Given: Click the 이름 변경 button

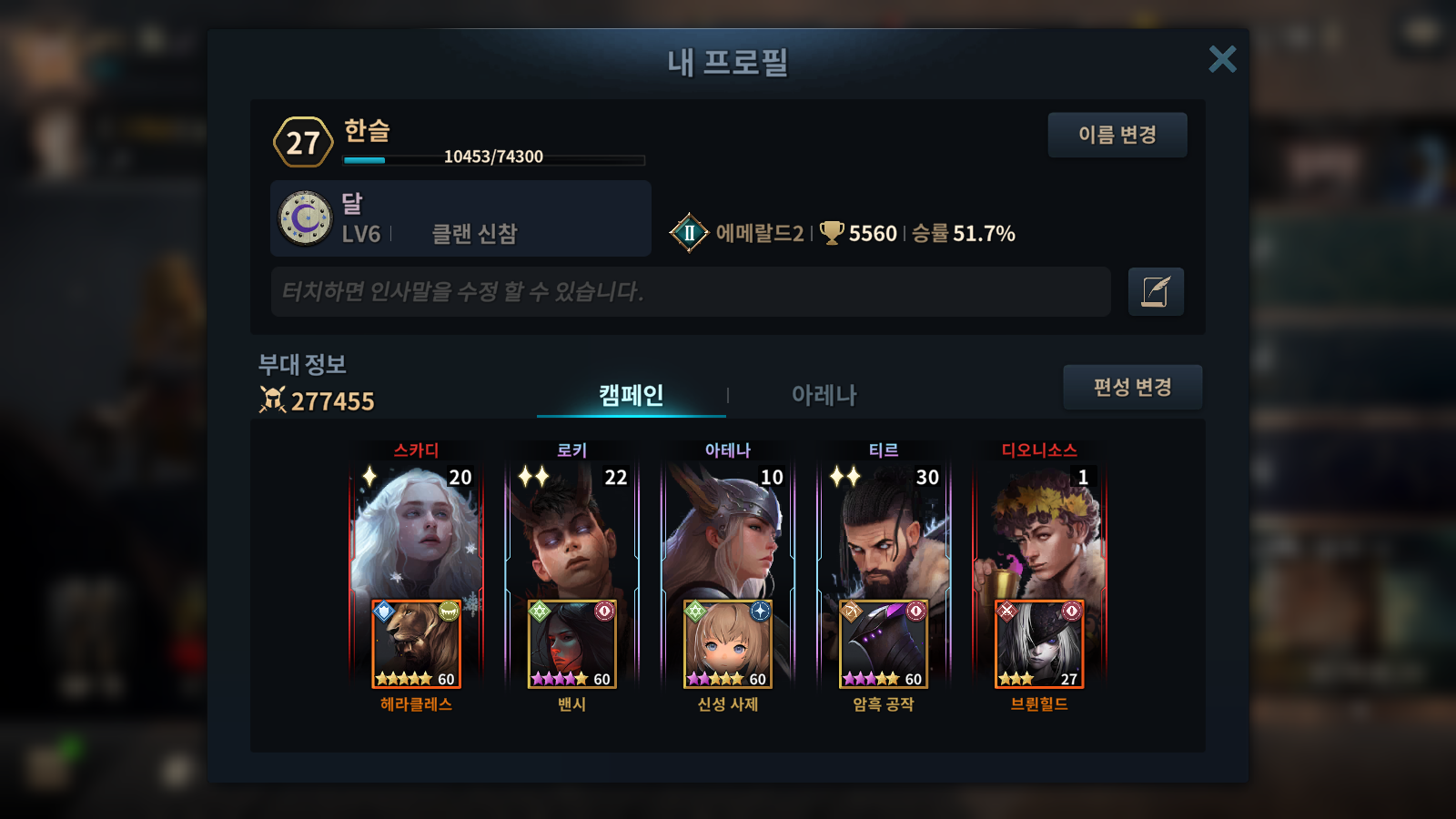Looking at the screenshot, I should click(1117, 135).
